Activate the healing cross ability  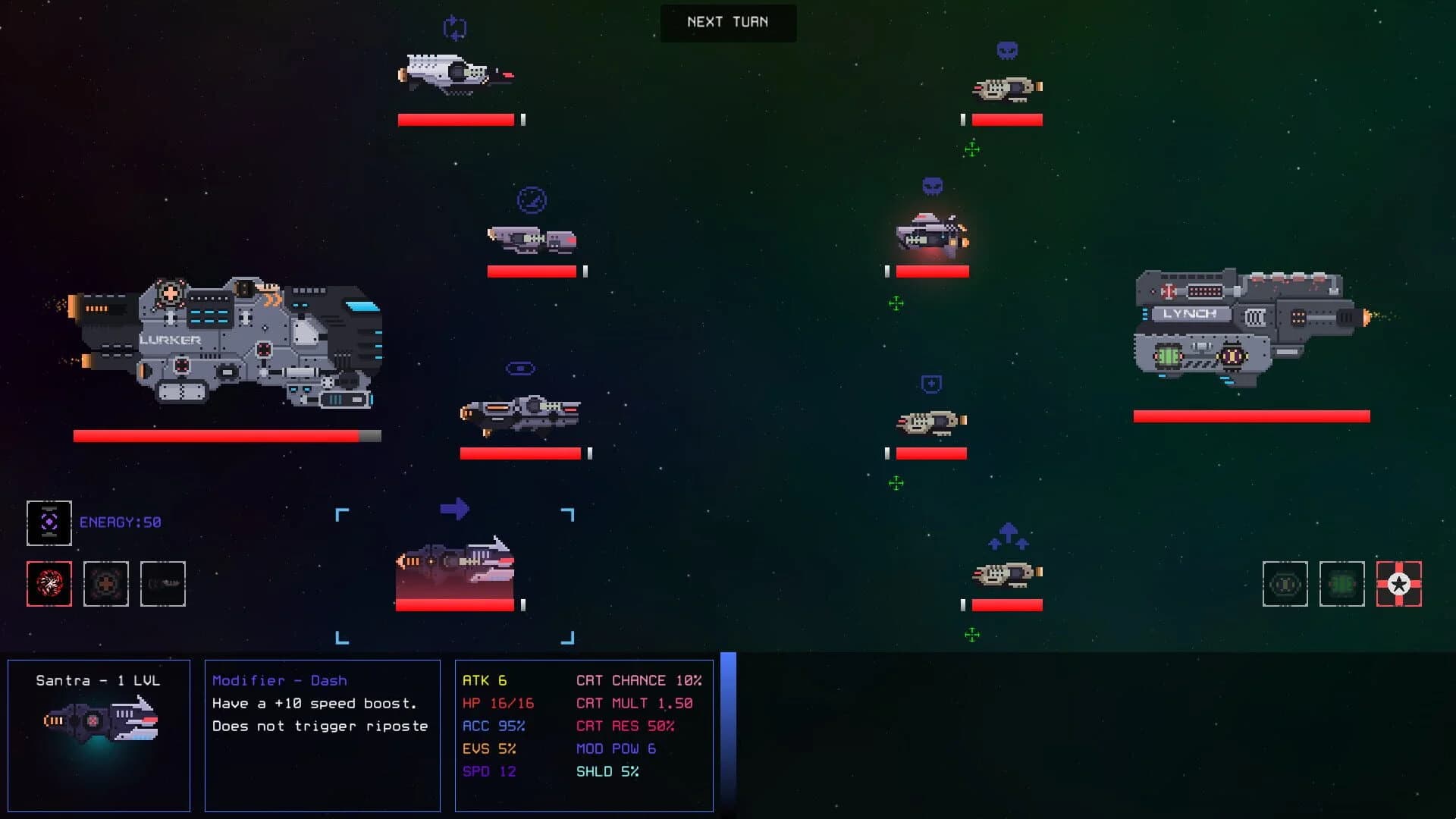click(105, 583)
